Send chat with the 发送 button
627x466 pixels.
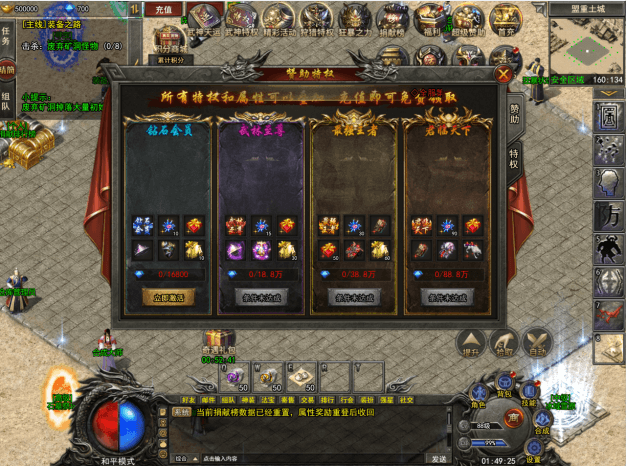(x=438, y=459)
